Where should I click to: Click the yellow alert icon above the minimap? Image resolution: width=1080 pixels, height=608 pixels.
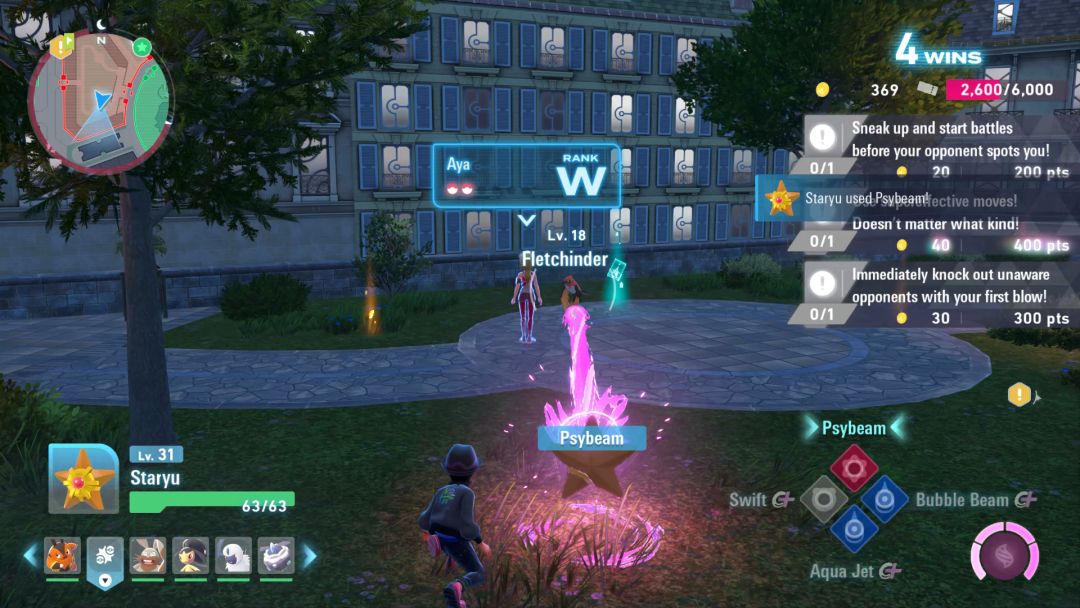[61, 44]
